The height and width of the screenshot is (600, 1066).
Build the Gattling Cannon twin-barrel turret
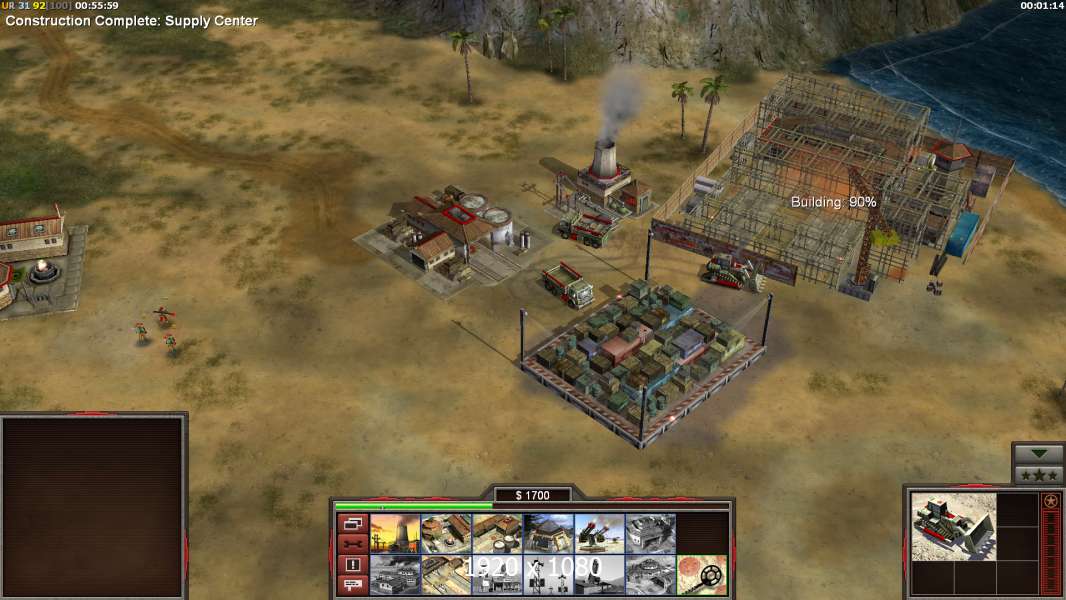click(x=599, y=534)
